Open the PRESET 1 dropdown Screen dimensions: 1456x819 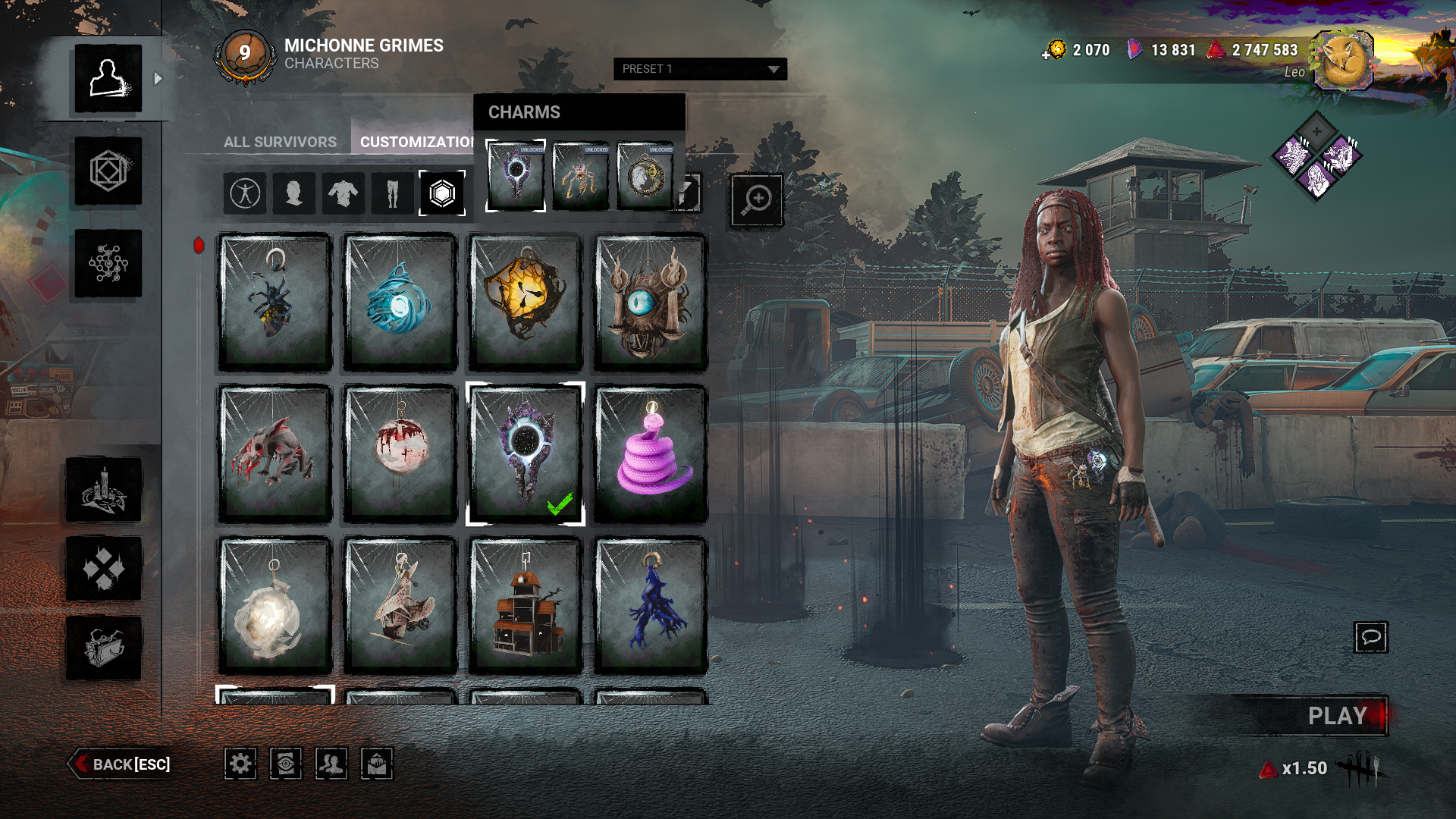tap(699, 69)
